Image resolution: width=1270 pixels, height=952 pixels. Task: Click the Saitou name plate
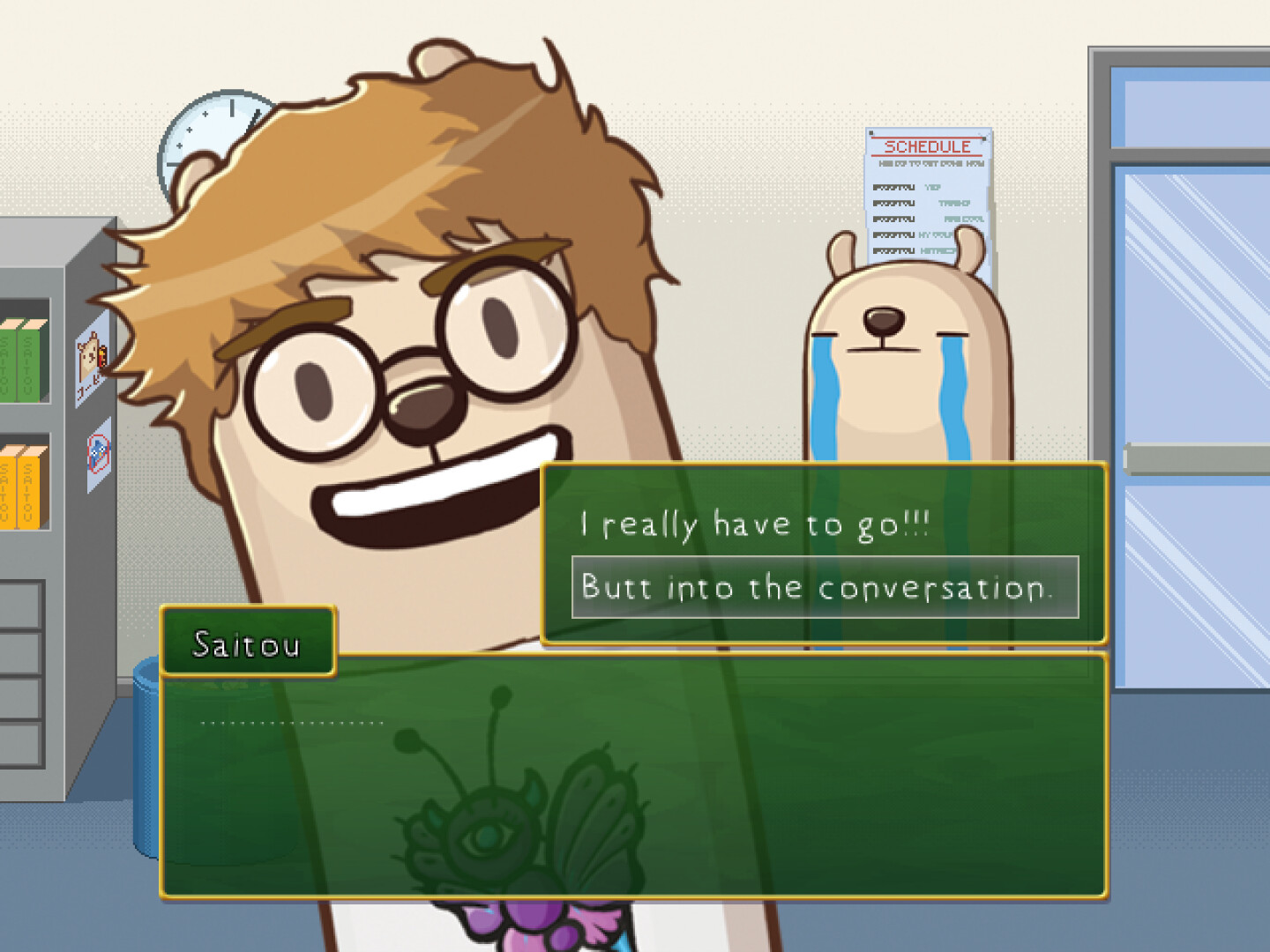click(x=247, y=643)
